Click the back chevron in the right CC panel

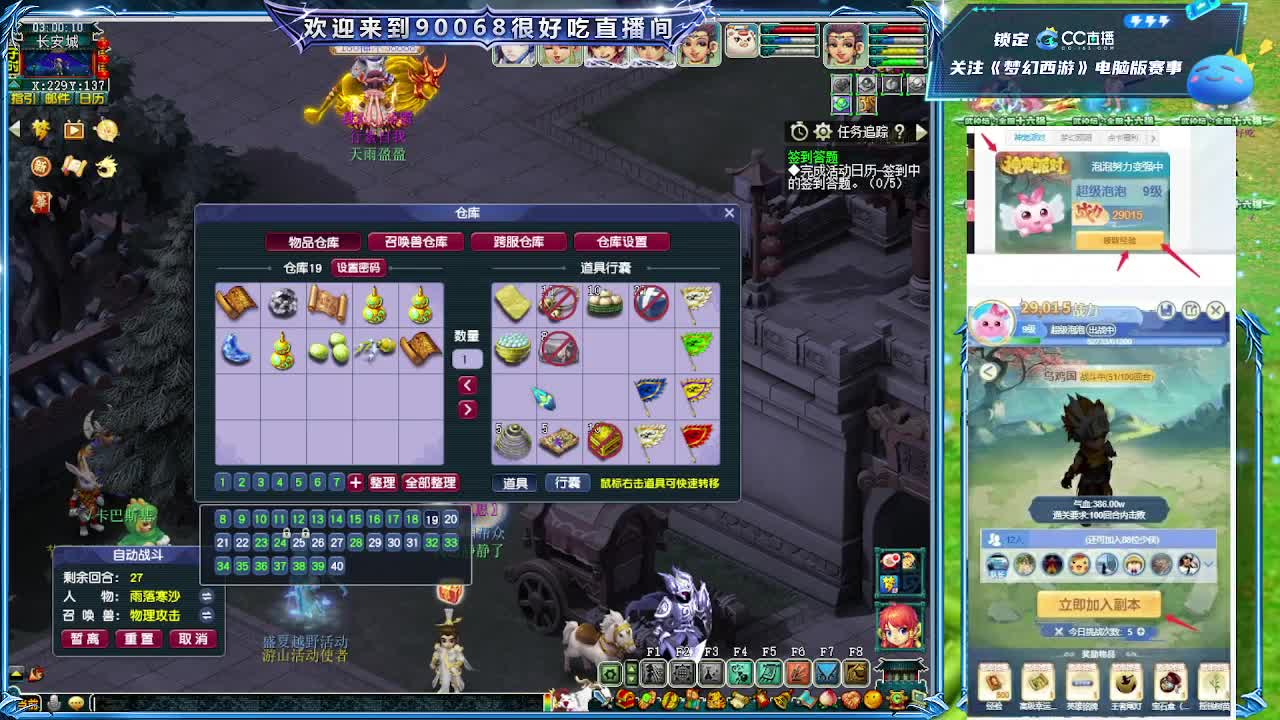coord(987,372)
